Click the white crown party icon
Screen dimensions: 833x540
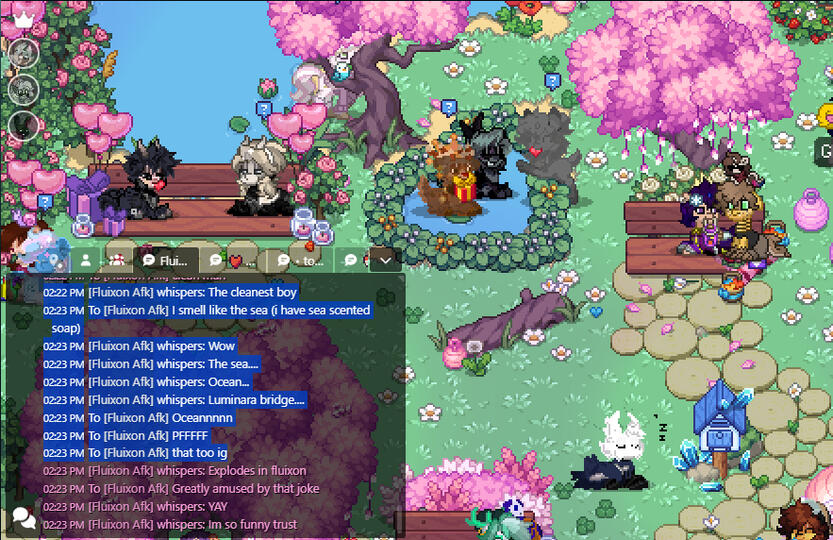[23, 15]
